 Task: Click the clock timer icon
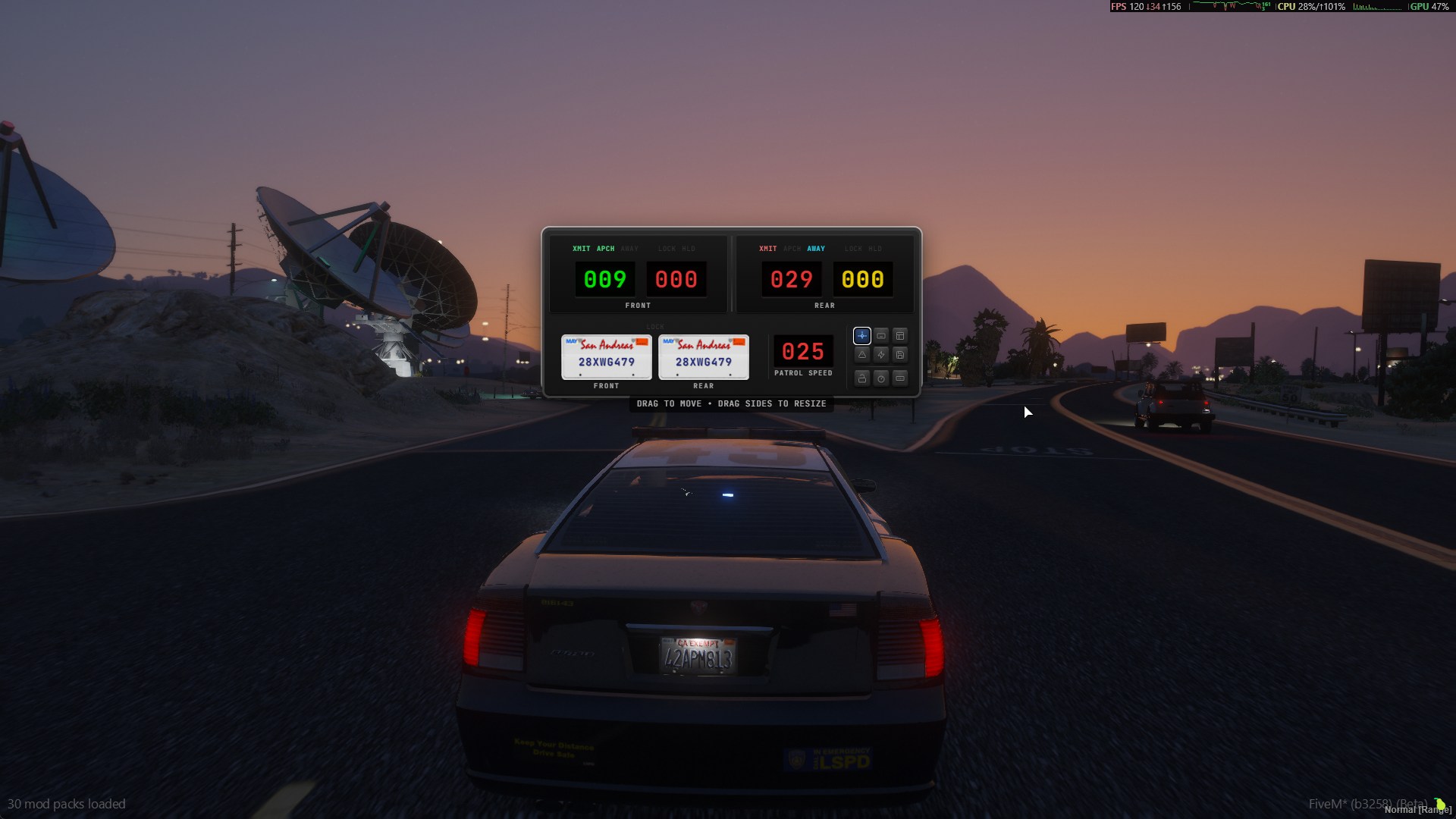(881, 378)
